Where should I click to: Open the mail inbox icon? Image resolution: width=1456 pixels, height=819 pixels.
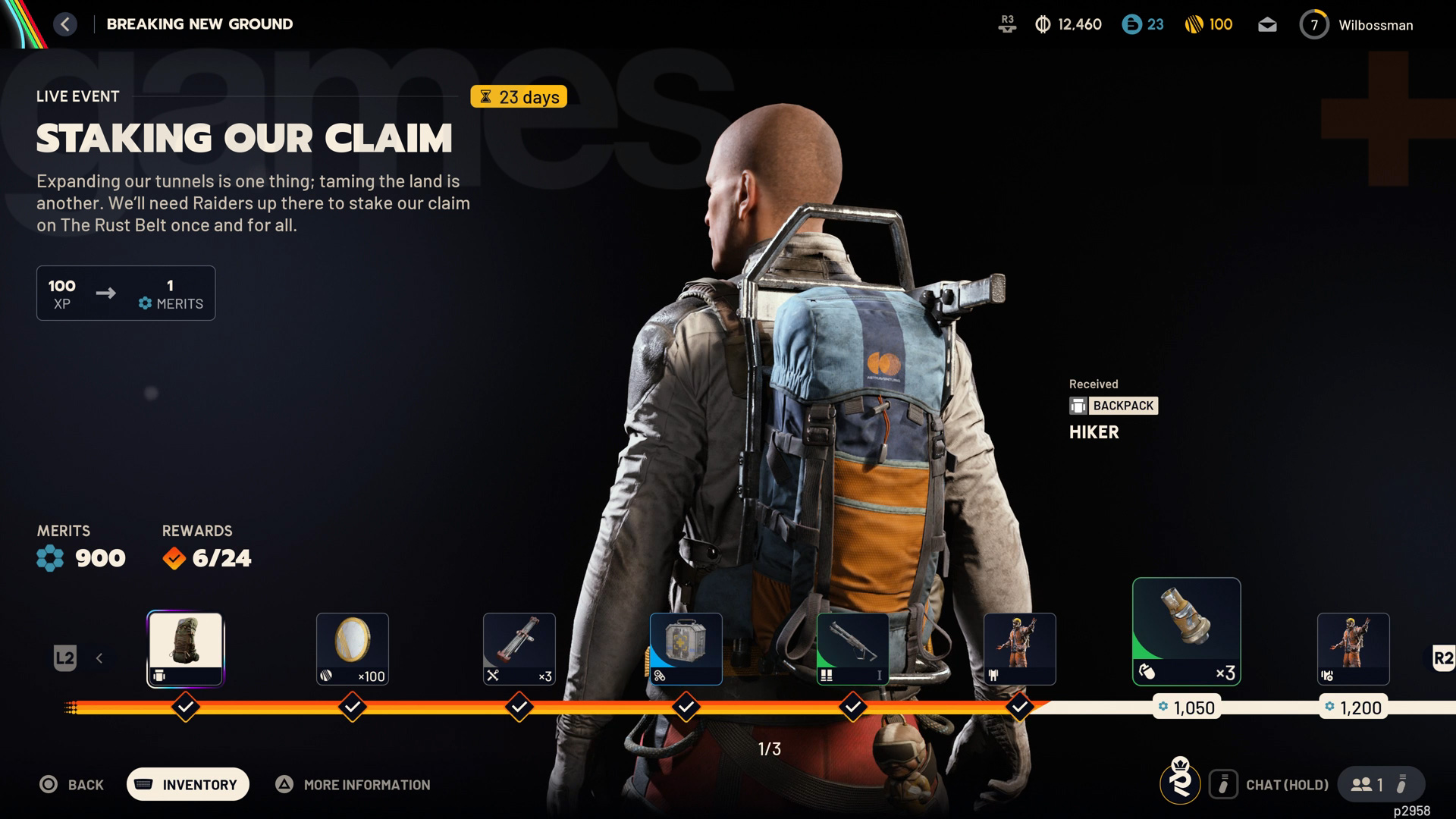[1267, 24]
